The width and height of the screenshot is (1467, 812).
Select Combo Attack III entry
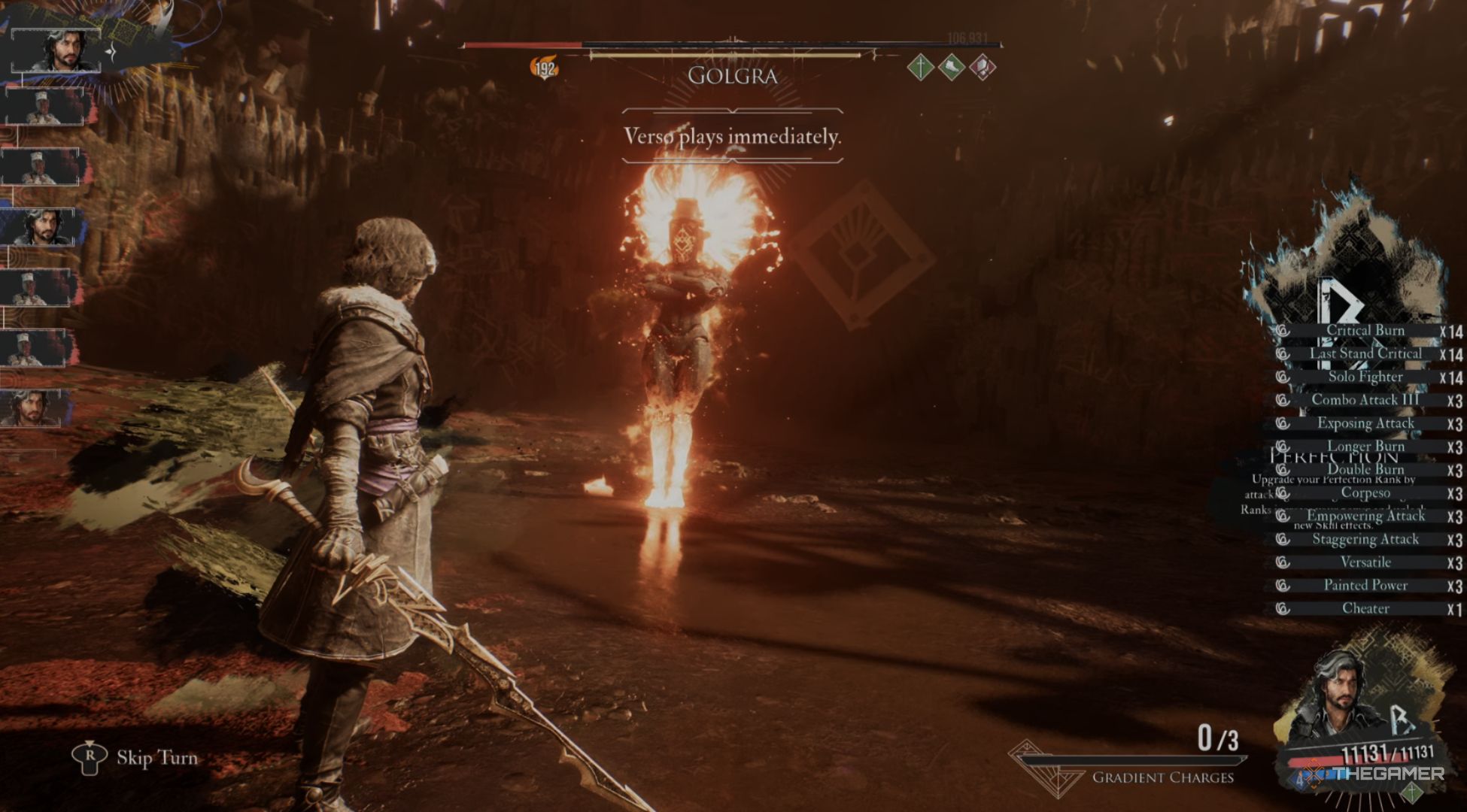(x=1365, y=400)
